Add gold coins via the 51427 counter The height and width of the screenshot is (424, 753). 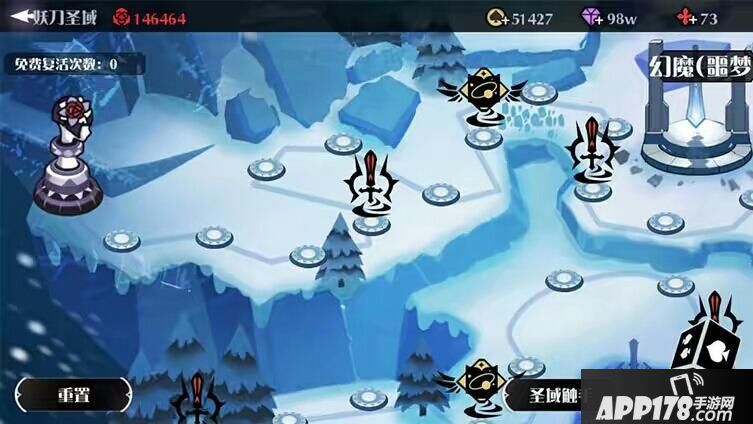point(519,18)
